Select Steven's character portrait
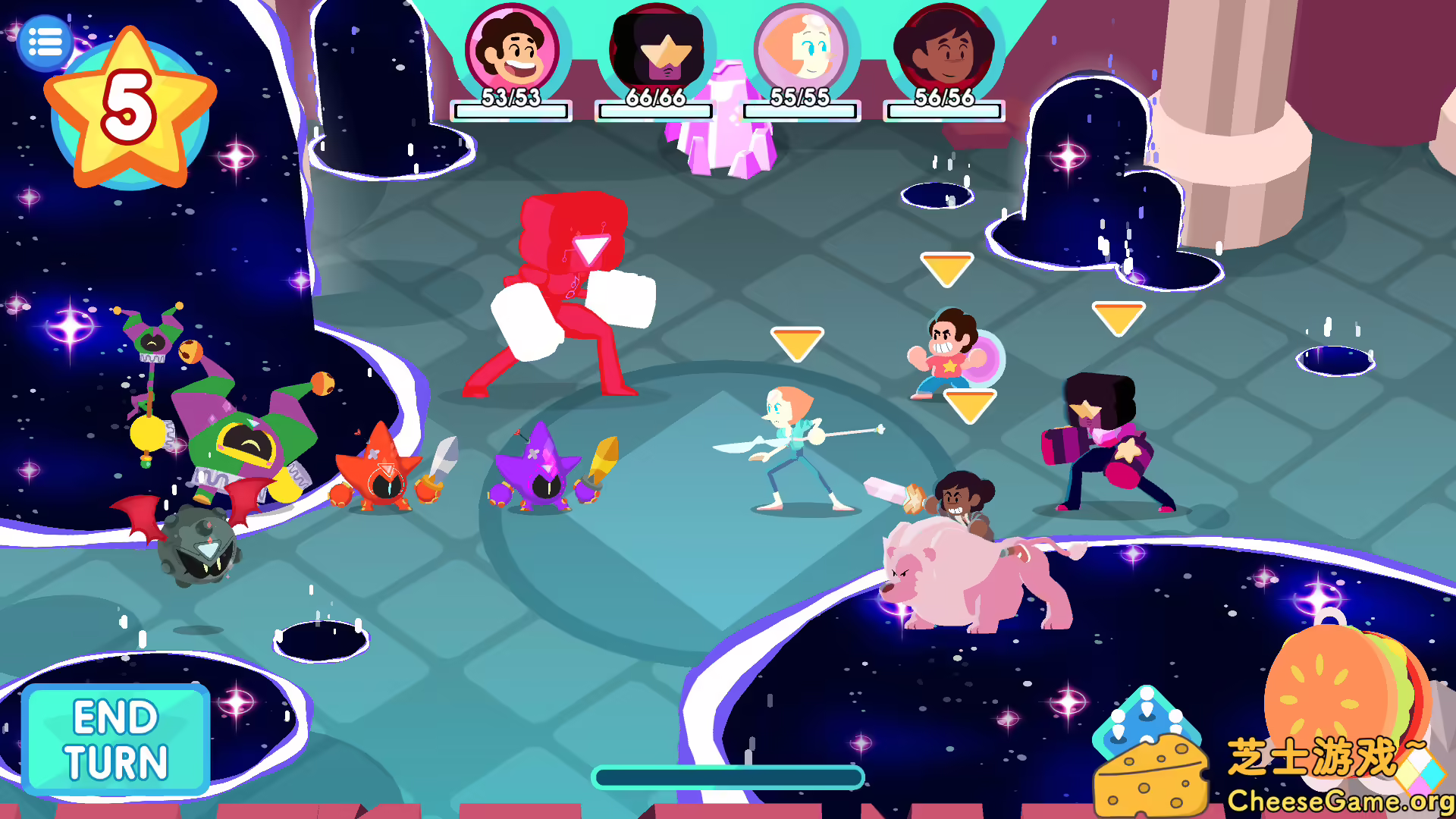The image size is (1456, 819). (512, 49)
